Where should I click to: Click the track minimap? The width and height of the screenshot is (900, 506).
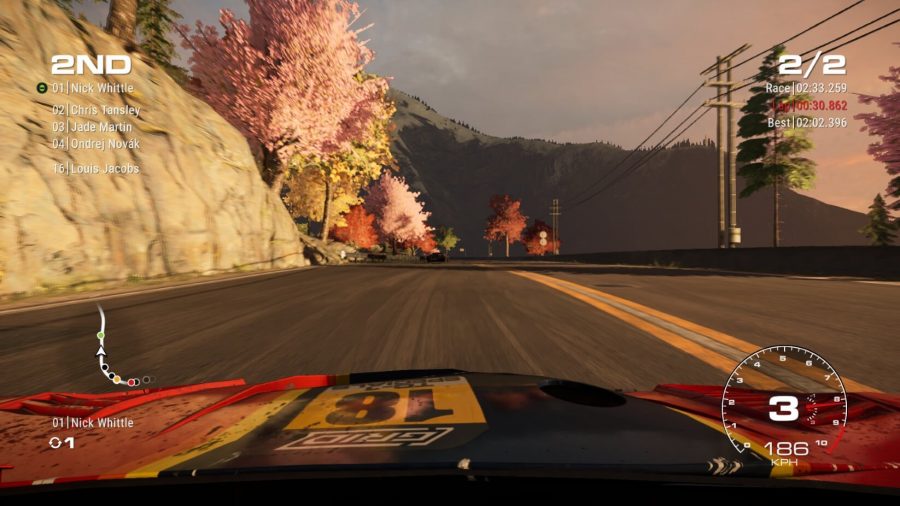click(x=117, y=350)
